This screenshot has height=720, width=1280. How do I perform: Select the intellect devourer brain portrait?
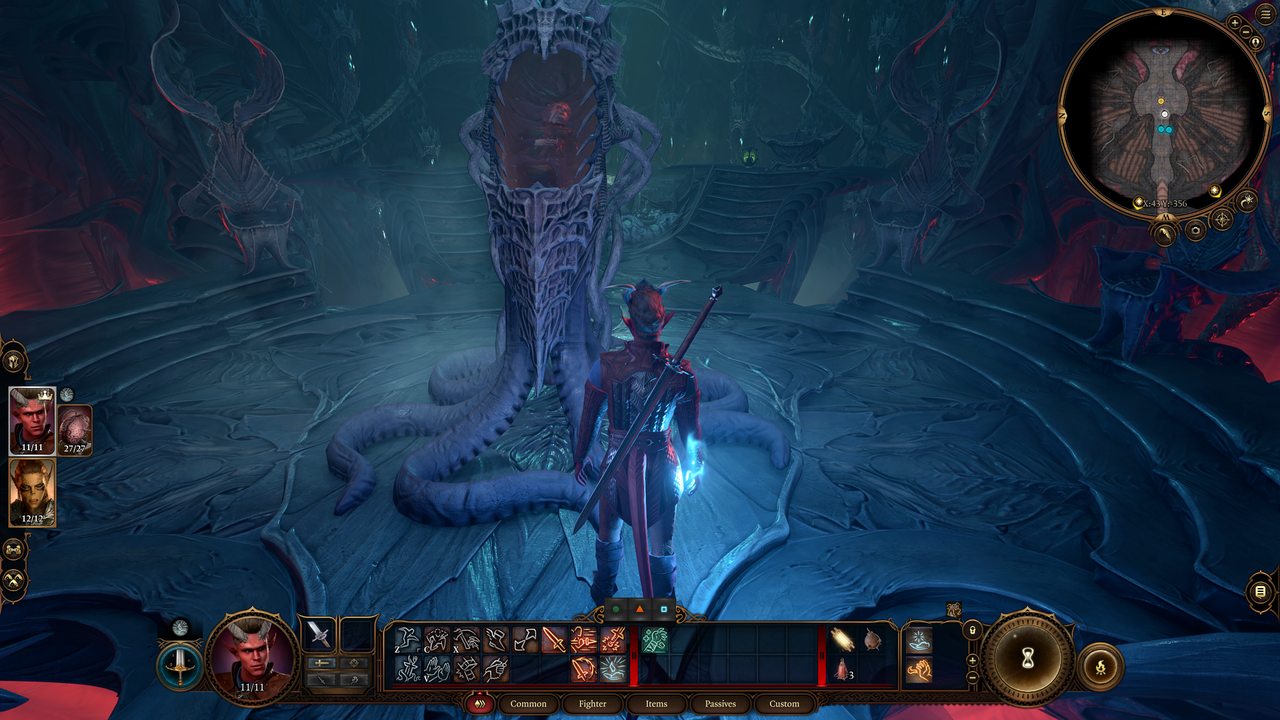(x=76, y=430)
